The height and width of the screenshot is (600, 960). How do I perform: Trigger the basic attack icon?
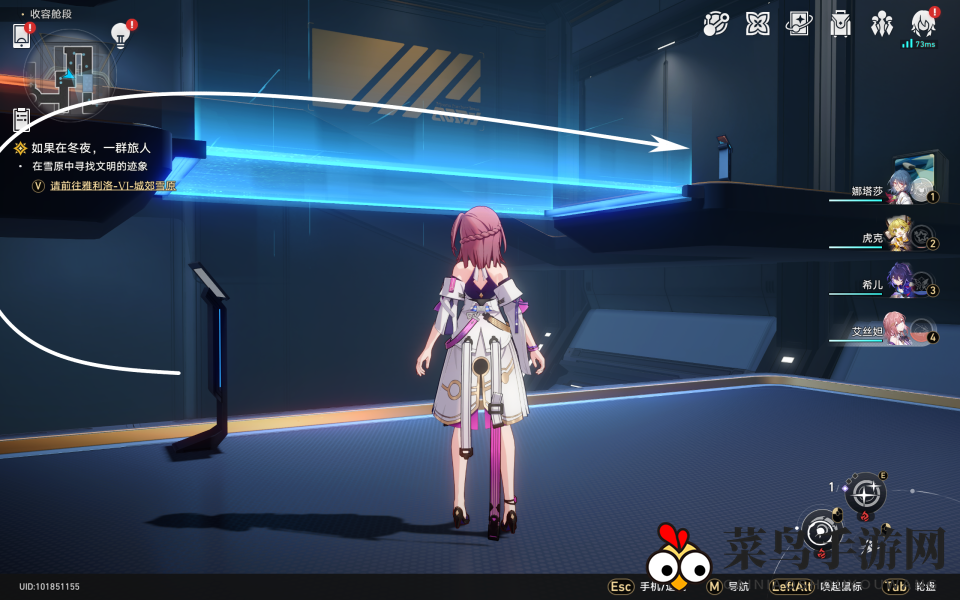click(822, 530)
